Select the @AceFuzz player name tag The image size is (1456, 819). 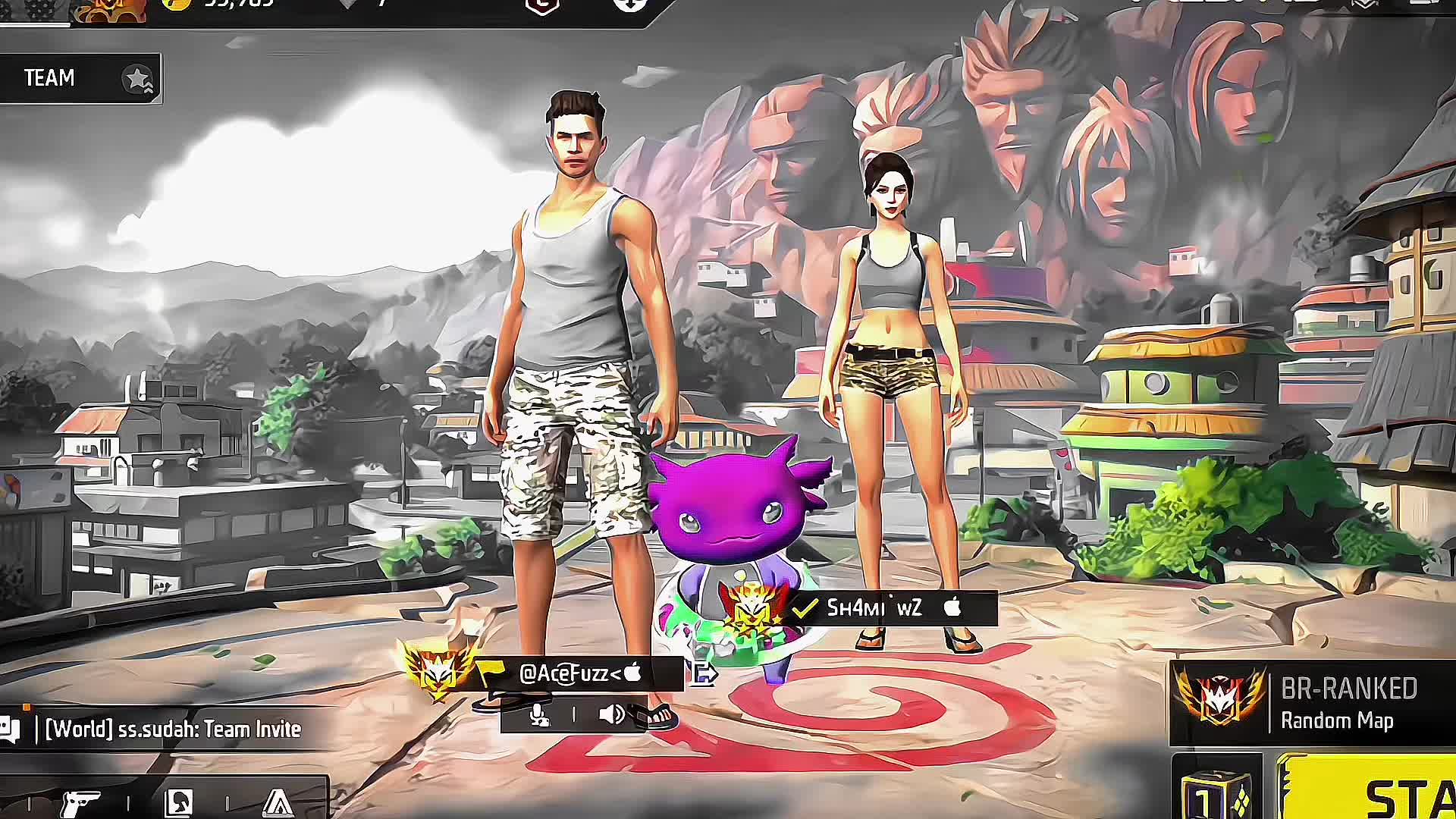580,673
